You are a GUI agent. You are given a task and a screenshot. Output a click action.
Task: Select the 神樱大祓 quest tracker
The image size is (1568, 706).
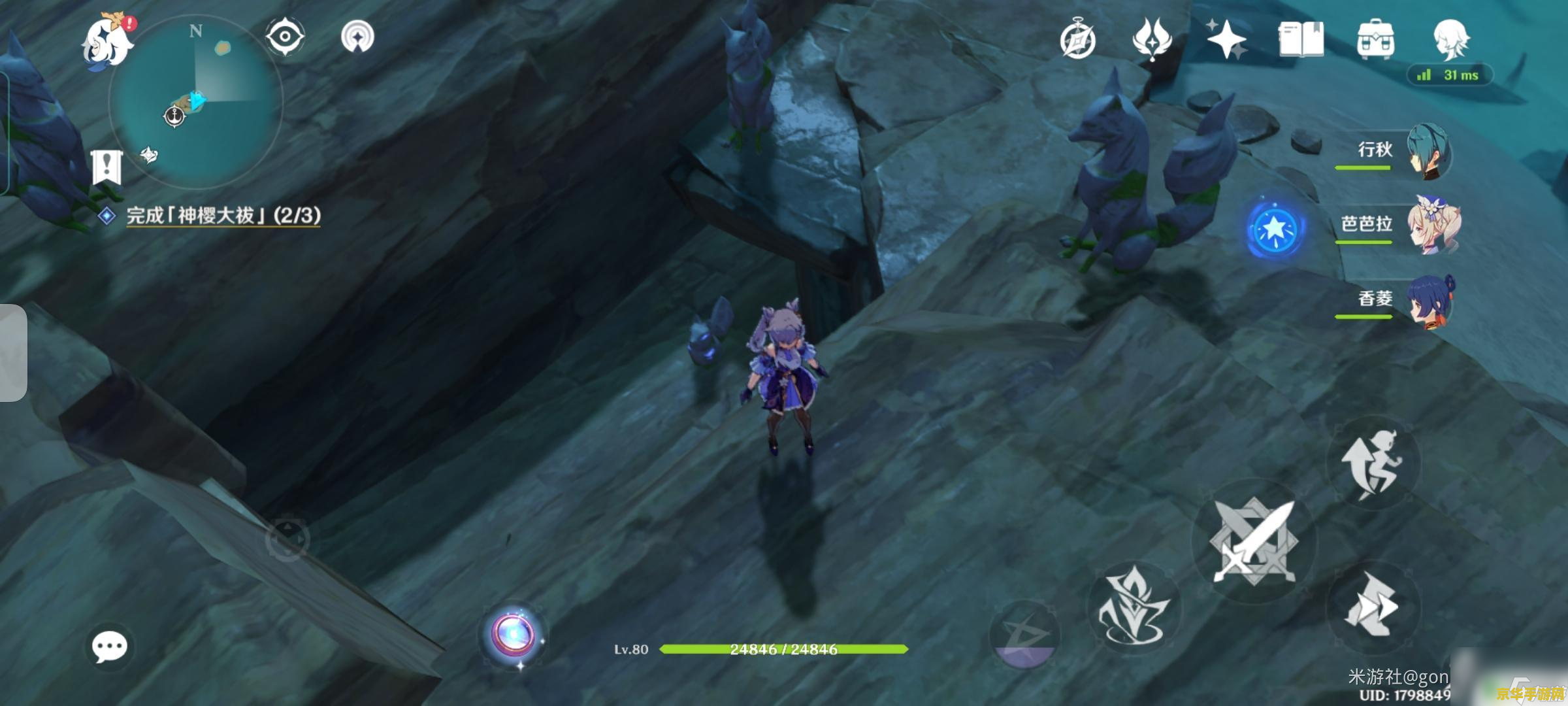pos(222,216)
